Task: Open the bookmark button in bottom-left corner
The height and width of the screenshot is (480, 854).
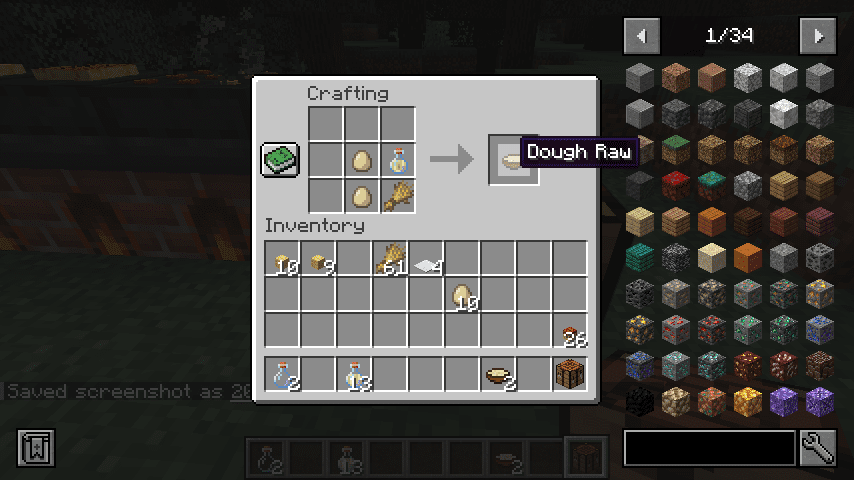Action: tap(35, 448)
